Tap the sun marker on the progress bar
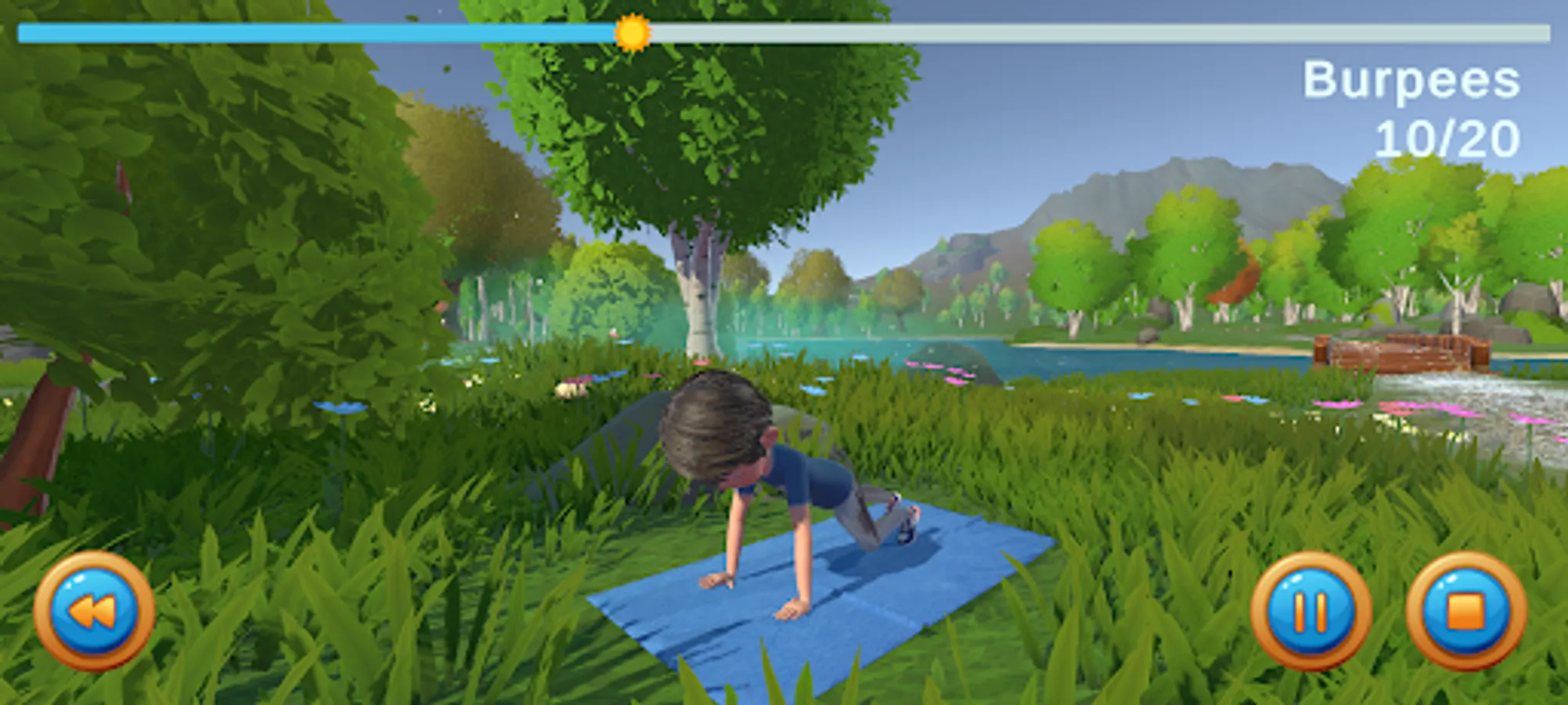Image resolution: width=1568 pixels, height=705 pixels. (x=633, y=33)
